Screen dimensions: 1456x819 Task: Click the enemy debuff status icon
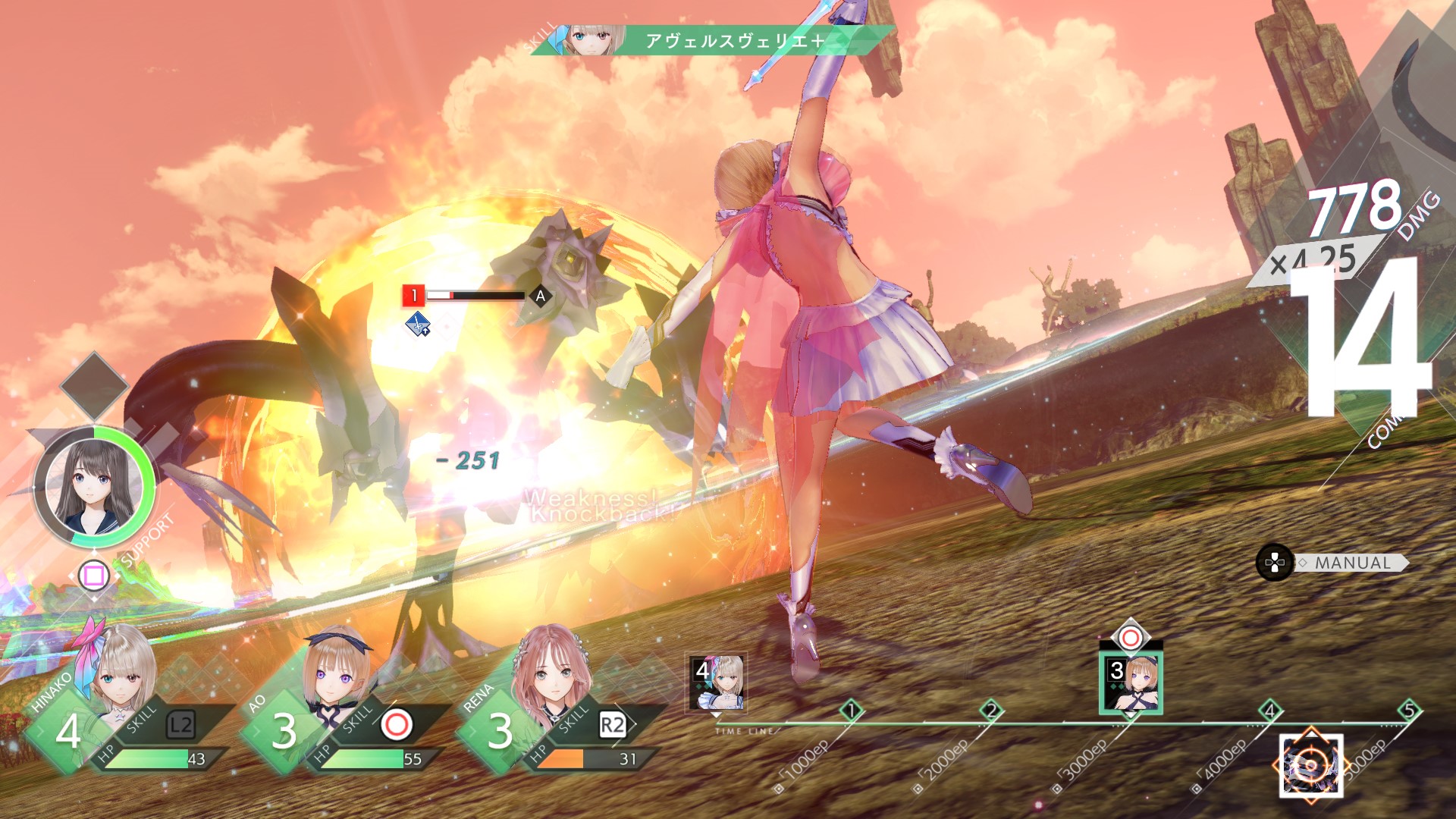[417, 325]
